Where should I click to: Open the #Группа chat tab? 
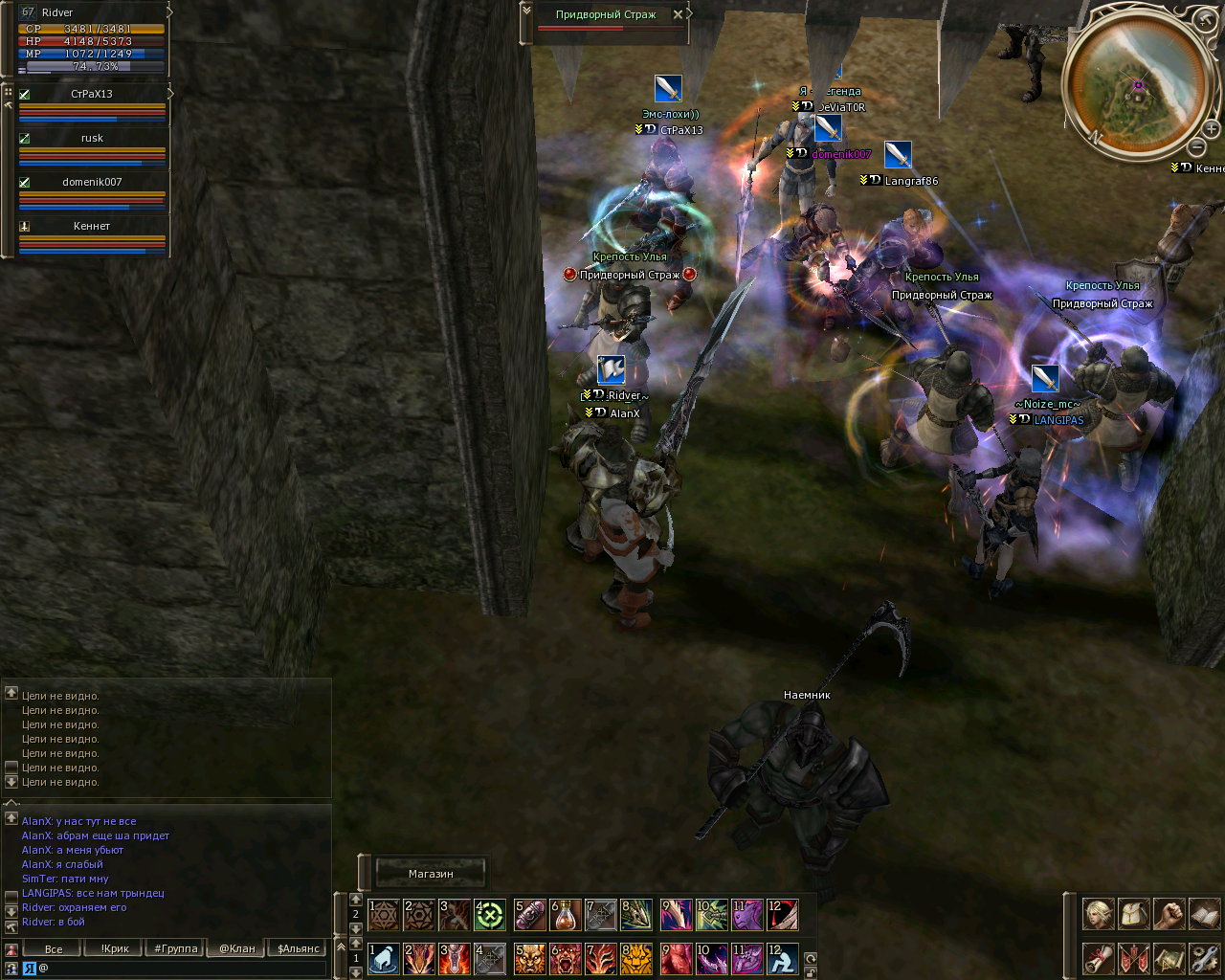click(x=176, y=949)
